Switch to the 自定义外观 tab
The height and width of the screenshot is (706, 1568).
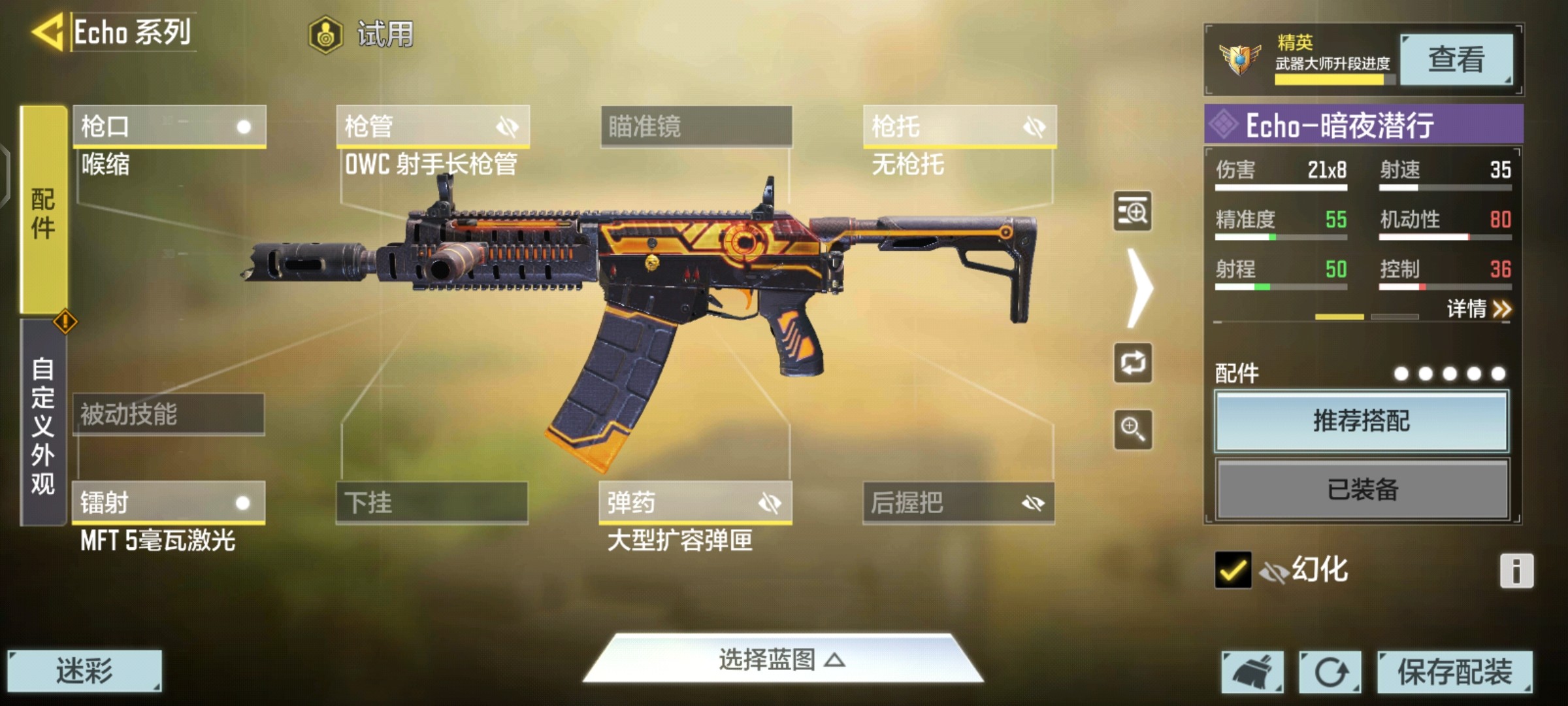point(43,424)
